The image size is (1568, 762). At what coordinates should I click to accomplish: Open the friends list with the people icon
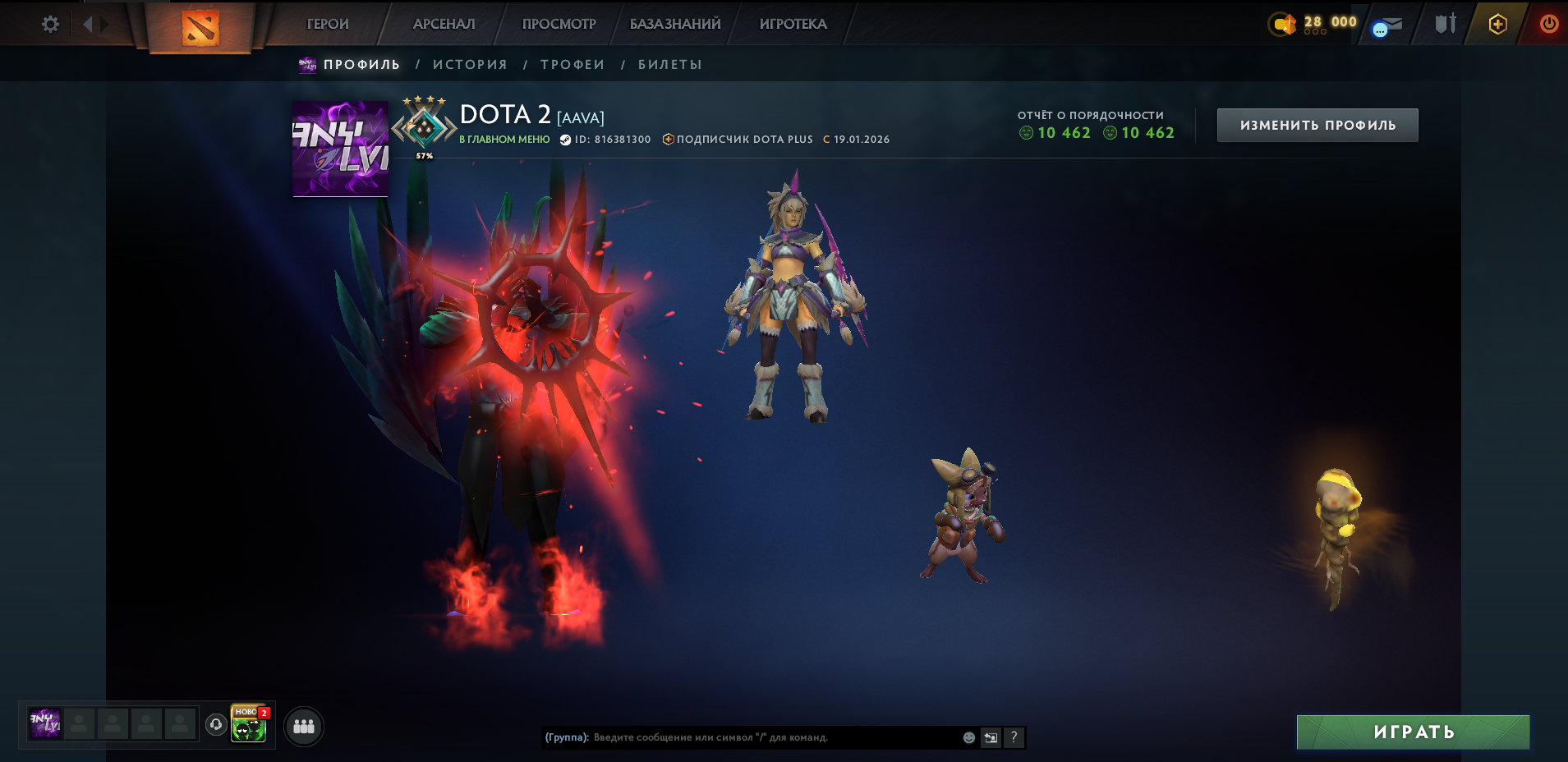tap(303, 726)
